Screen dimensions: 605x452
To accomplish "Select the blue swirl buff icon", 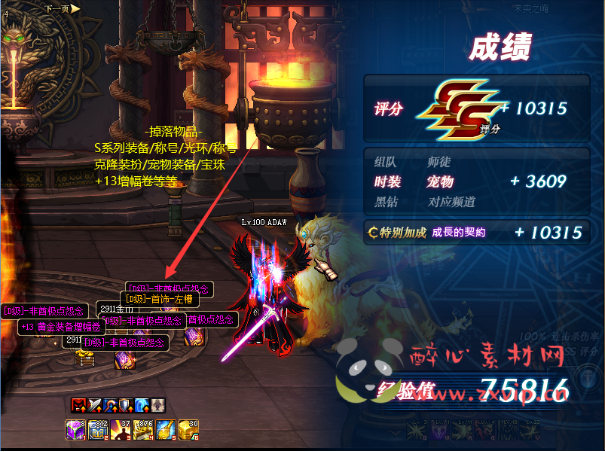I will pos(141,405).
